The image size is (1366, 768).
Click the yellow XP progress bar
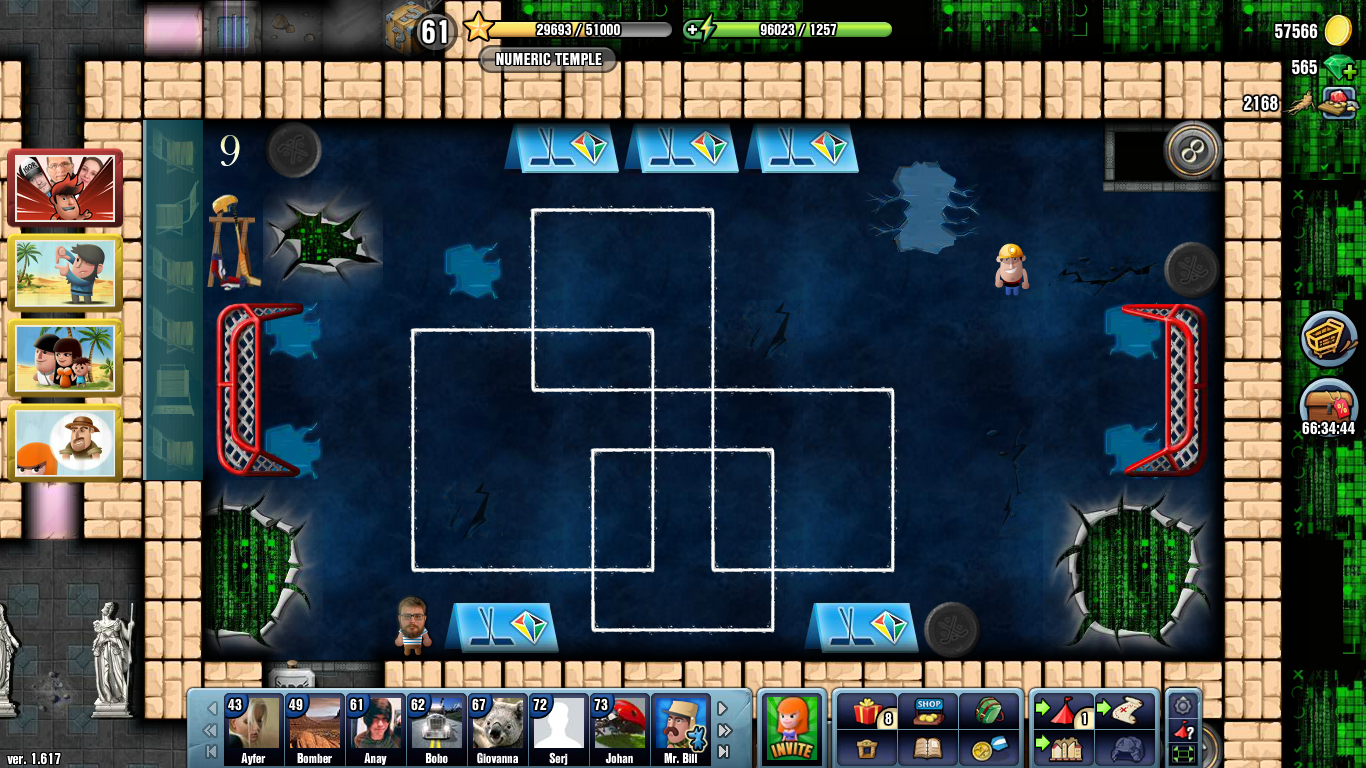point(580,29)
